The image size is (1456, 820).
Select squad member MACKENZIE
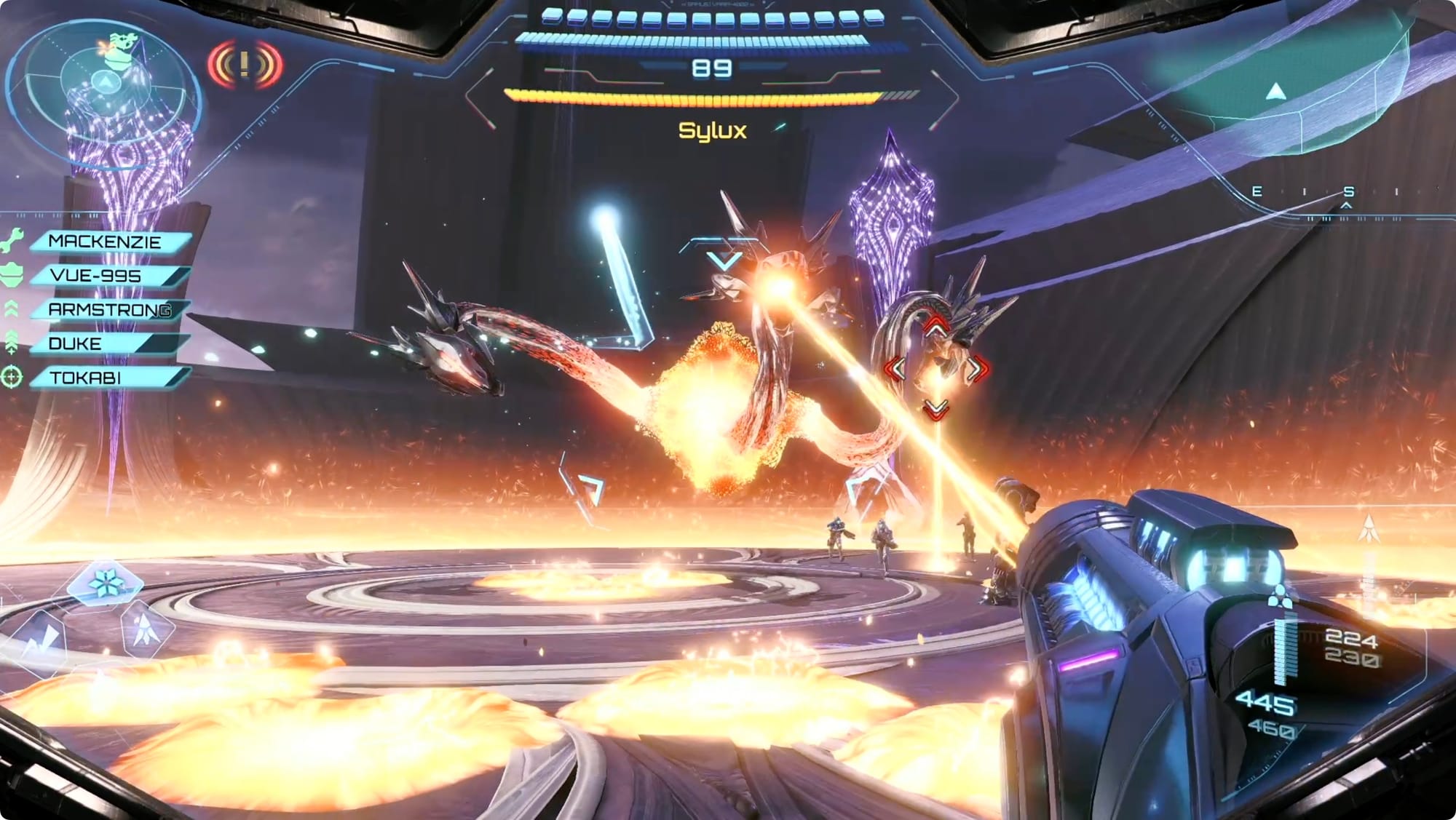pyautogui.click(x=109, y=242)
